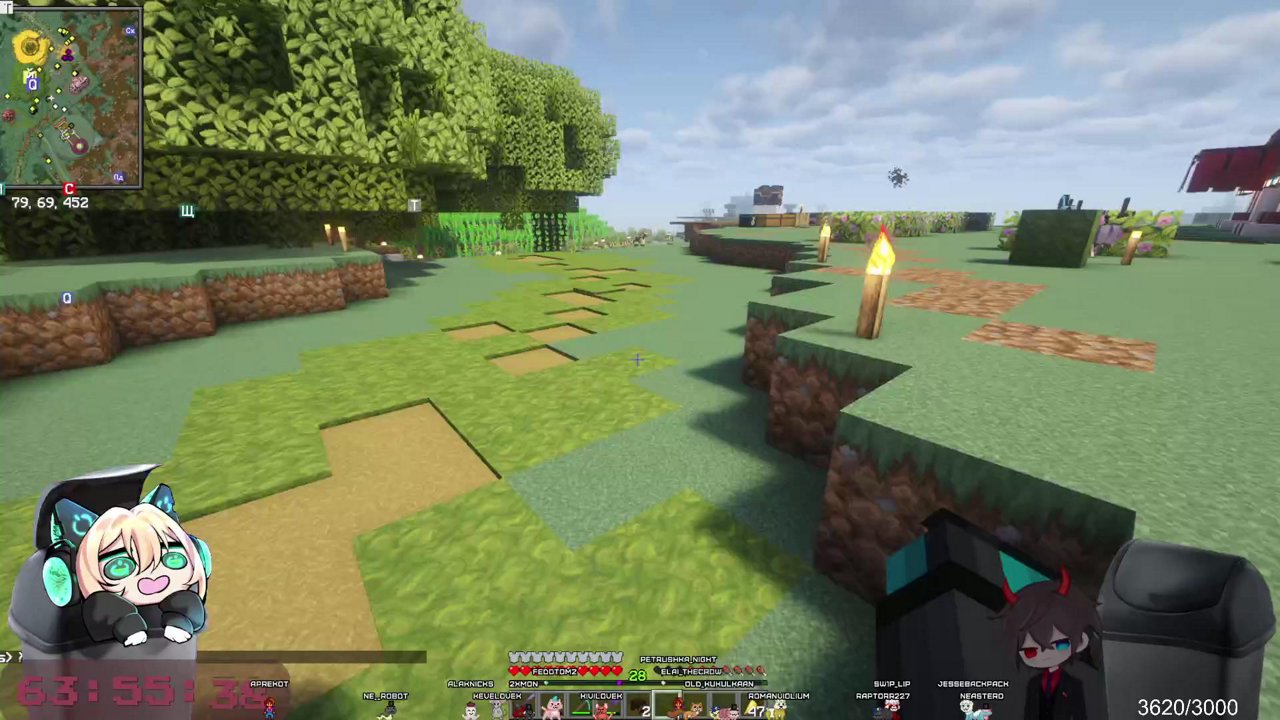Click the selected hotbar slot with the fox
1280x720 pixels.
click(667, 705)
